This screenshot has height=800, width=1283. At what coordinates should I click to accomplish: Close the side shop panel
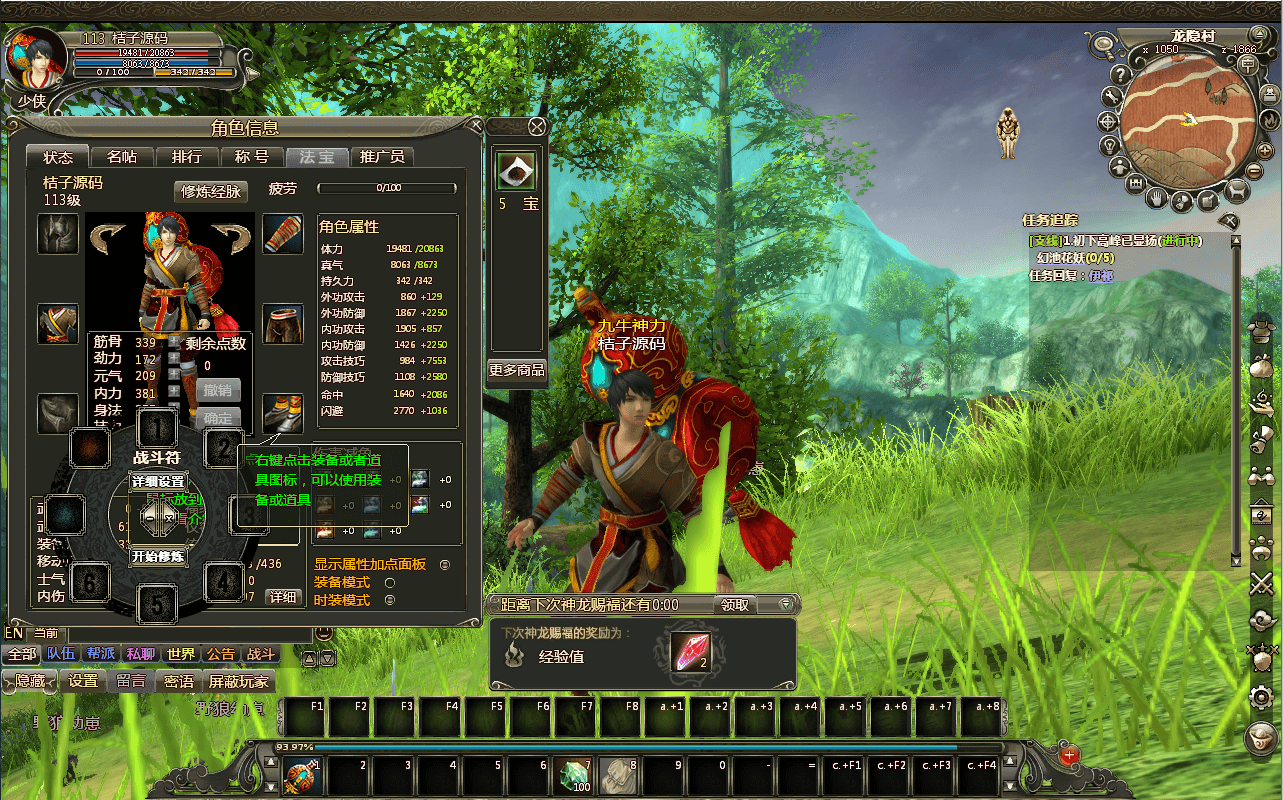[537, 127]
